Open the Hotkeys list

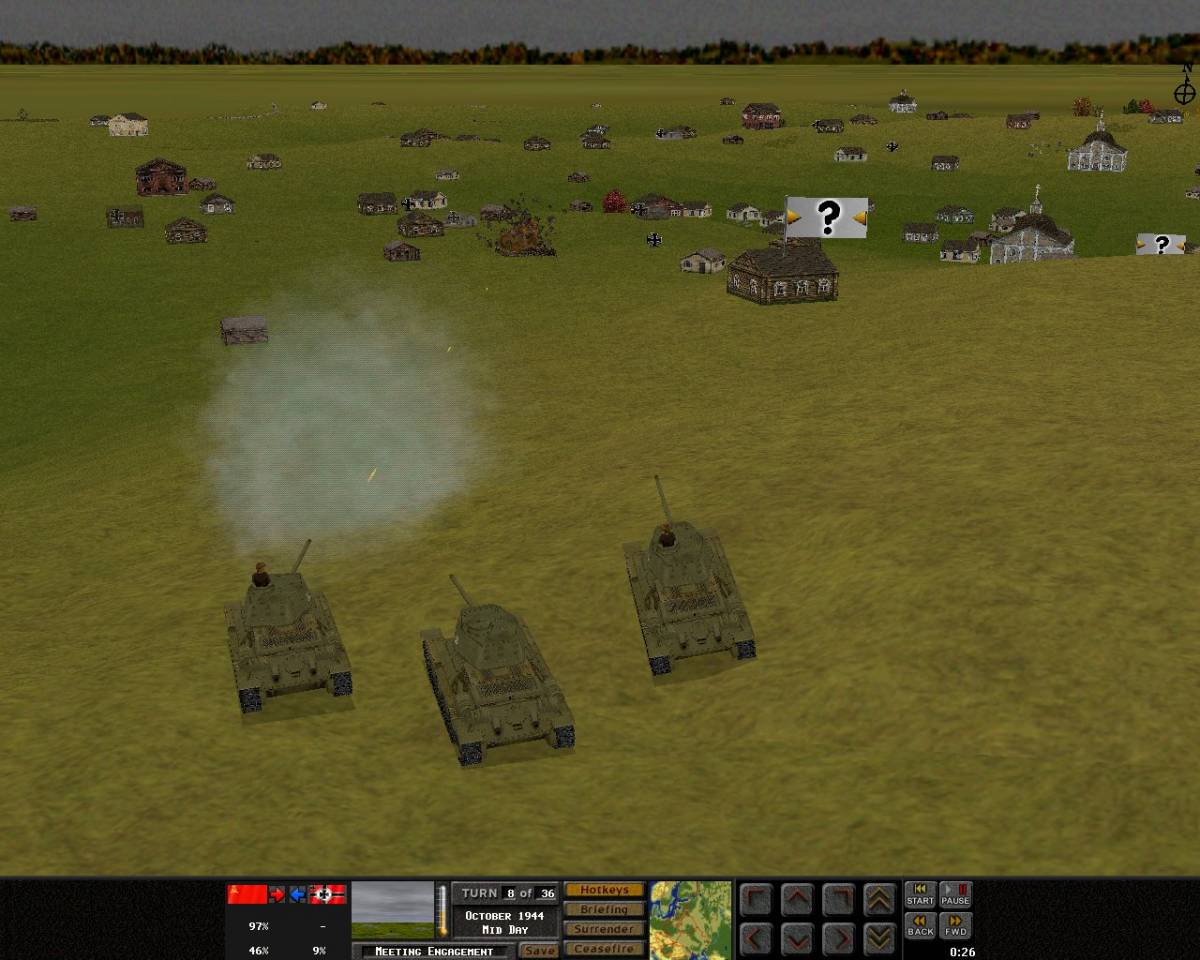[604, 890]
